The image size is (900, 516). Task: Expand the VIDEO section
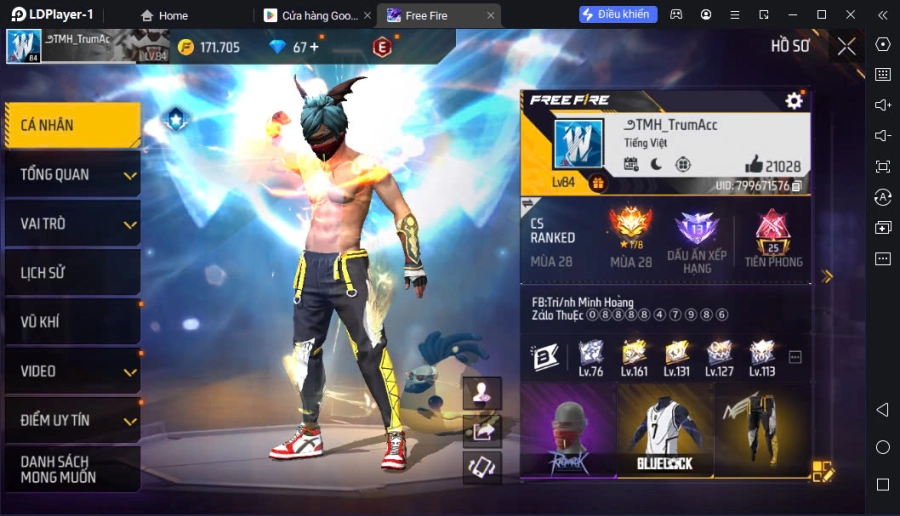[x=70, y=371]
